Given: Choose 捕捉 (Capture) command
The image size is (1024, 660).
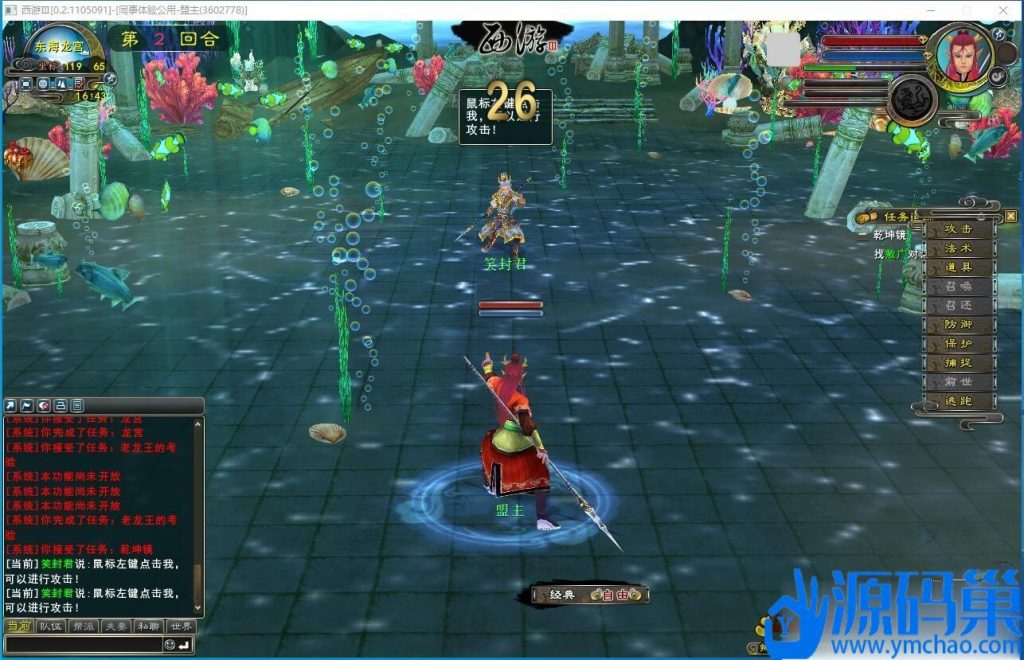Looking at the screenshot, I should coord(958,363).
